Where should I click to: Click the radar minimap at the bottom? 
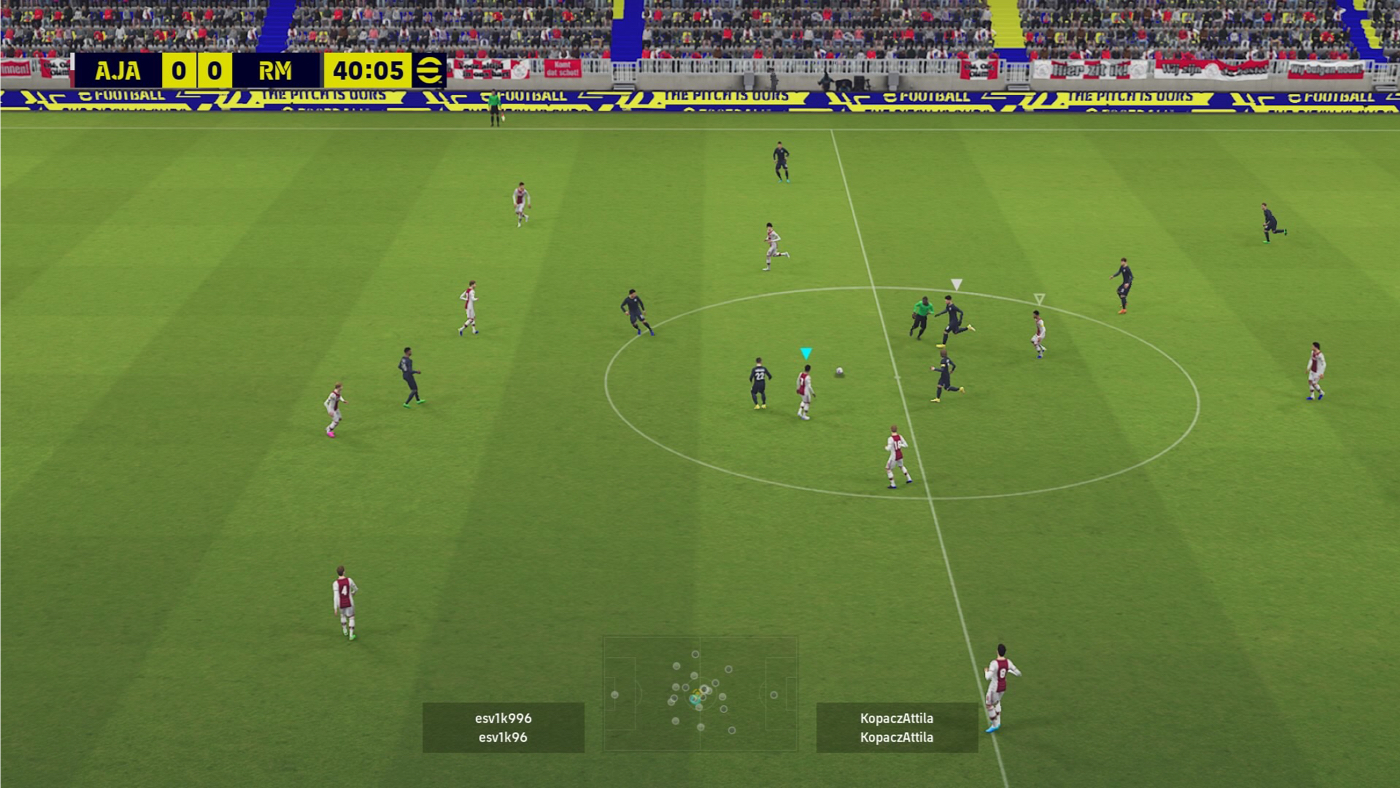click(700, 693)
